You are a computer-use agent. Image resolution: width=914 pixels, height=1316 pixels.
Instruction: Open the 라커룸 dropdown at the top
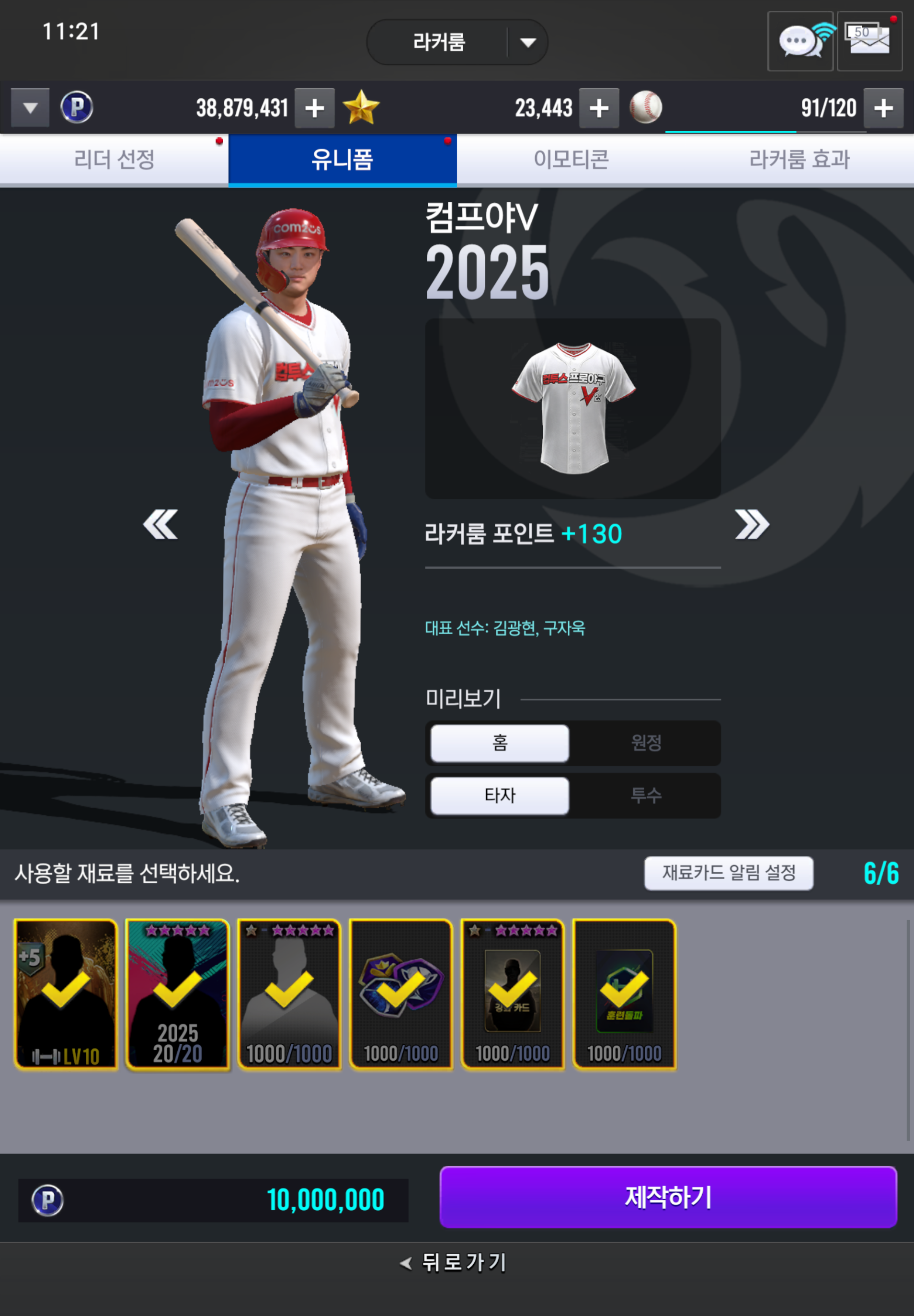tap(457, 42)
